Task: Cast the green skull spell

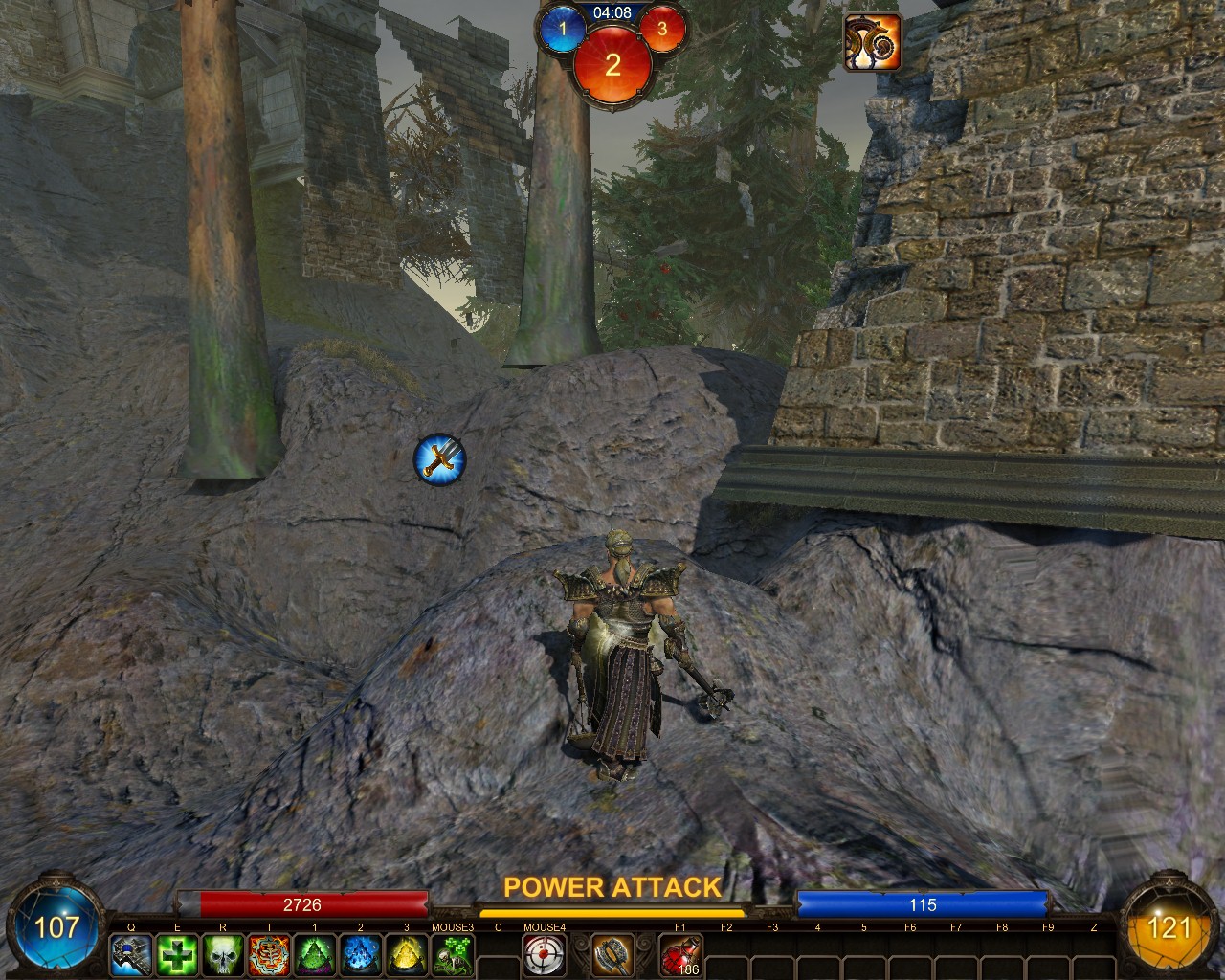Action: (223, 954)
